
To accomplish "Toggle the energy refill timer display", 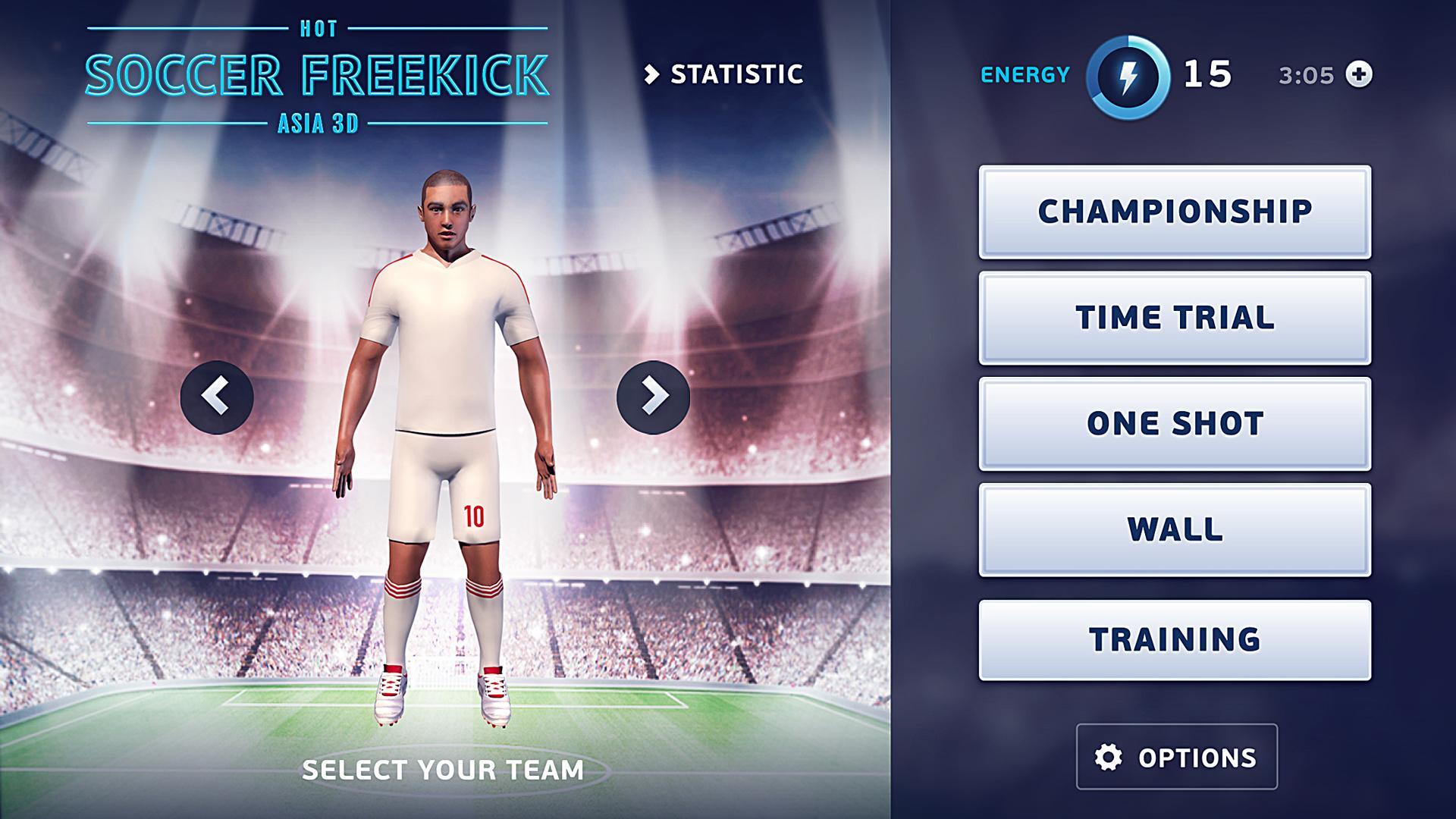I will (x=1306, y=74).
